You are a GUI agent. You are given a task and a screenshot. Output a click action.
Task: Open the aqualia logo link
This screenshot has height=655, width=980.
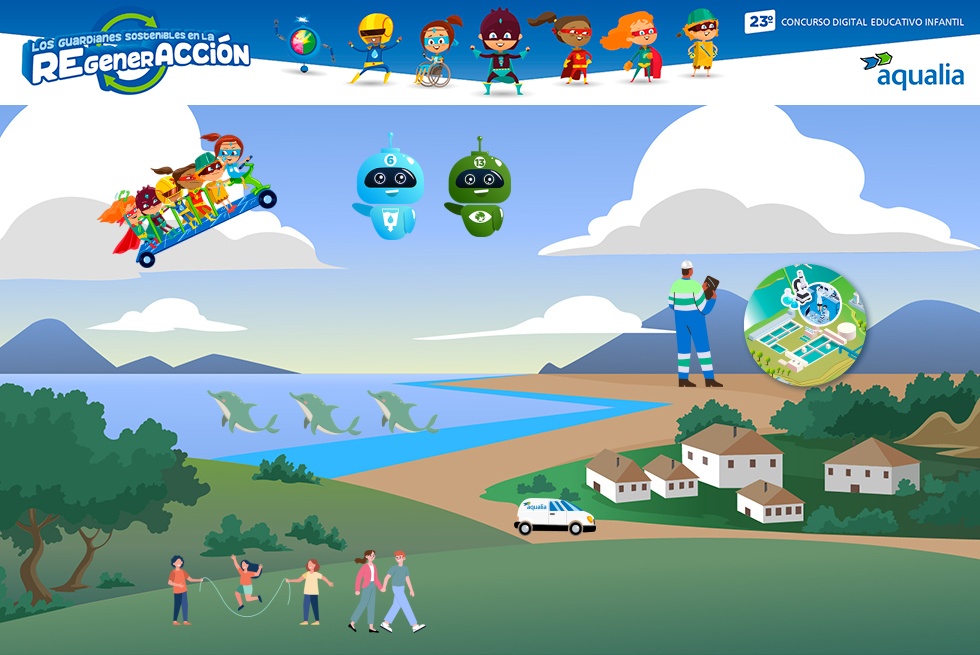(912, 70)
